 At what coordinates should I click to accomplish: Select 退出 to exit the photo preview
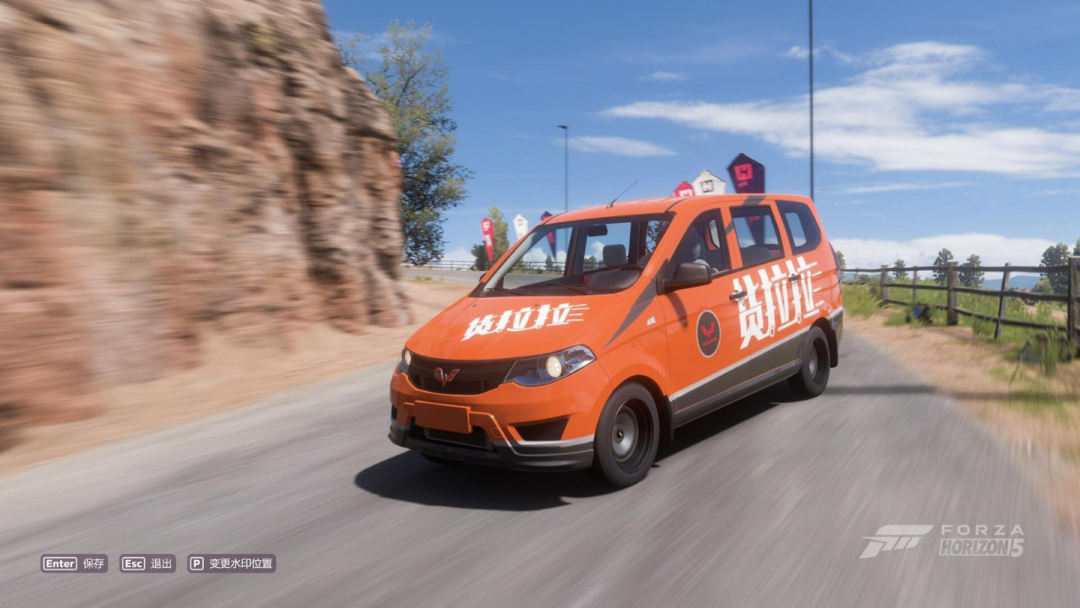(x=148, y=563)
